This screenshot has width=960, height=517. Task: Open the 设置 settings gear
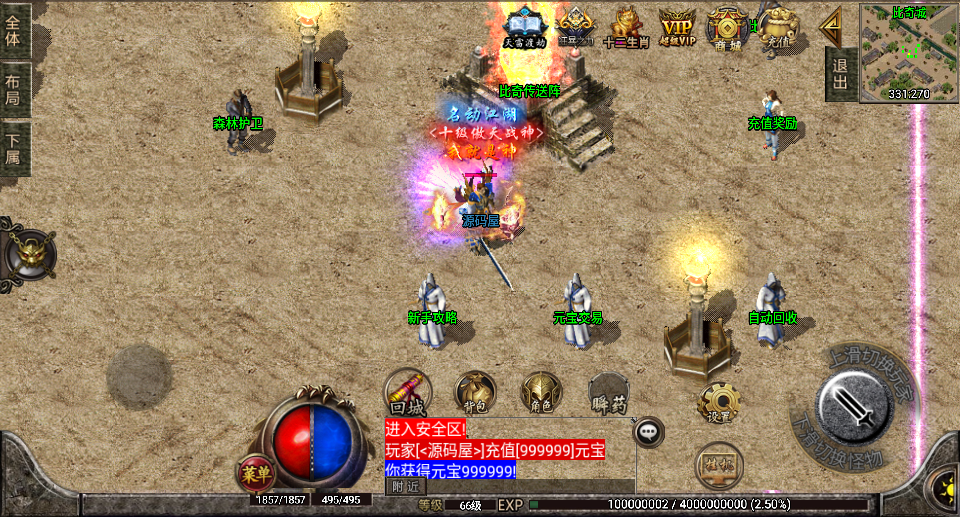click(717, 402)
